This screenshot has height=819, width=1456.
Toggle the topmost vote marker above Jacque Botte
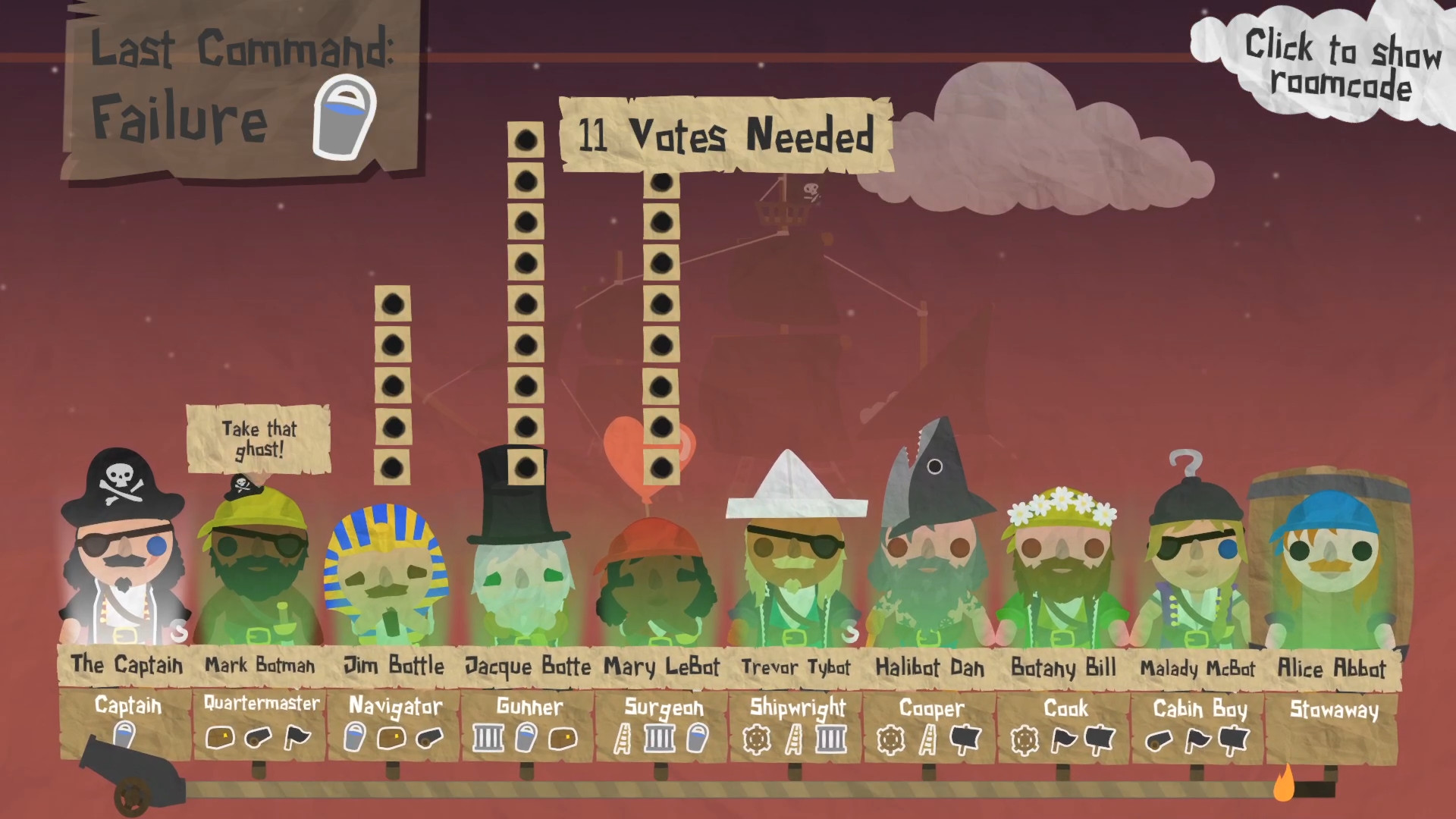pyautogui.click(x=526, y=140)
